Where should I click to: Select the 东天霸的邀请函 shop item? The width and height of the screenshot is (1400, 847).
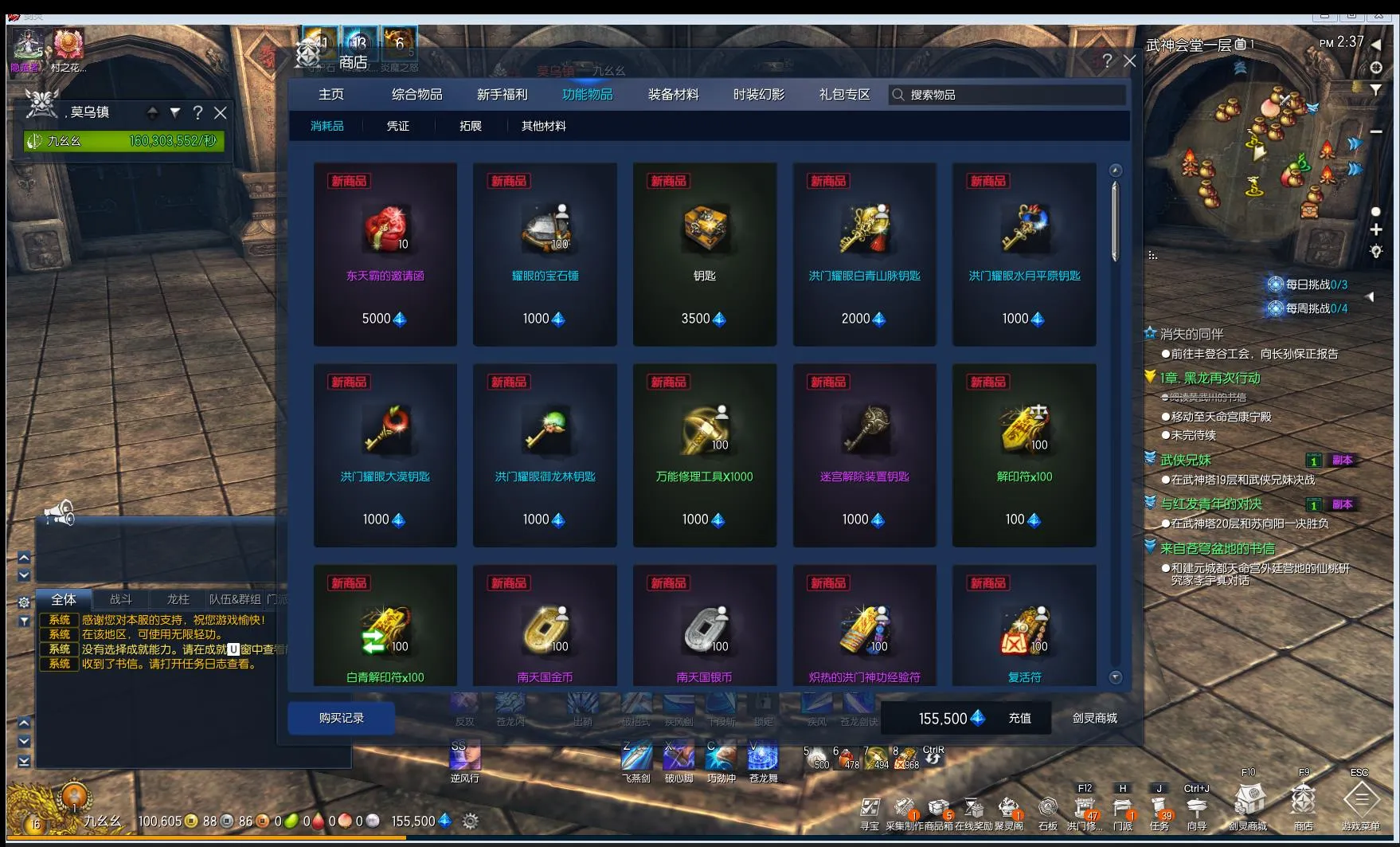tap(385, 254)
